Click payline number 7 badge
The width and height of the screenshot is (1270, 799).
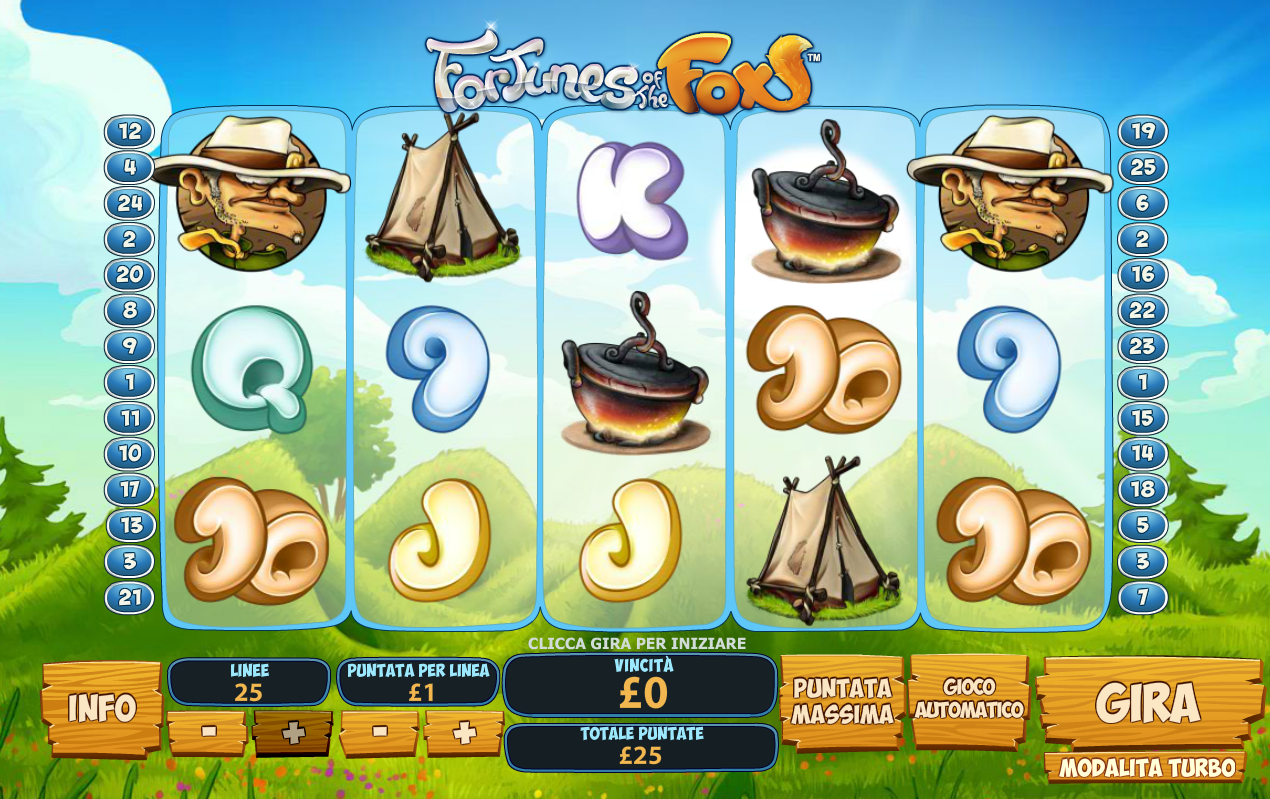(x=1142, y=598)
